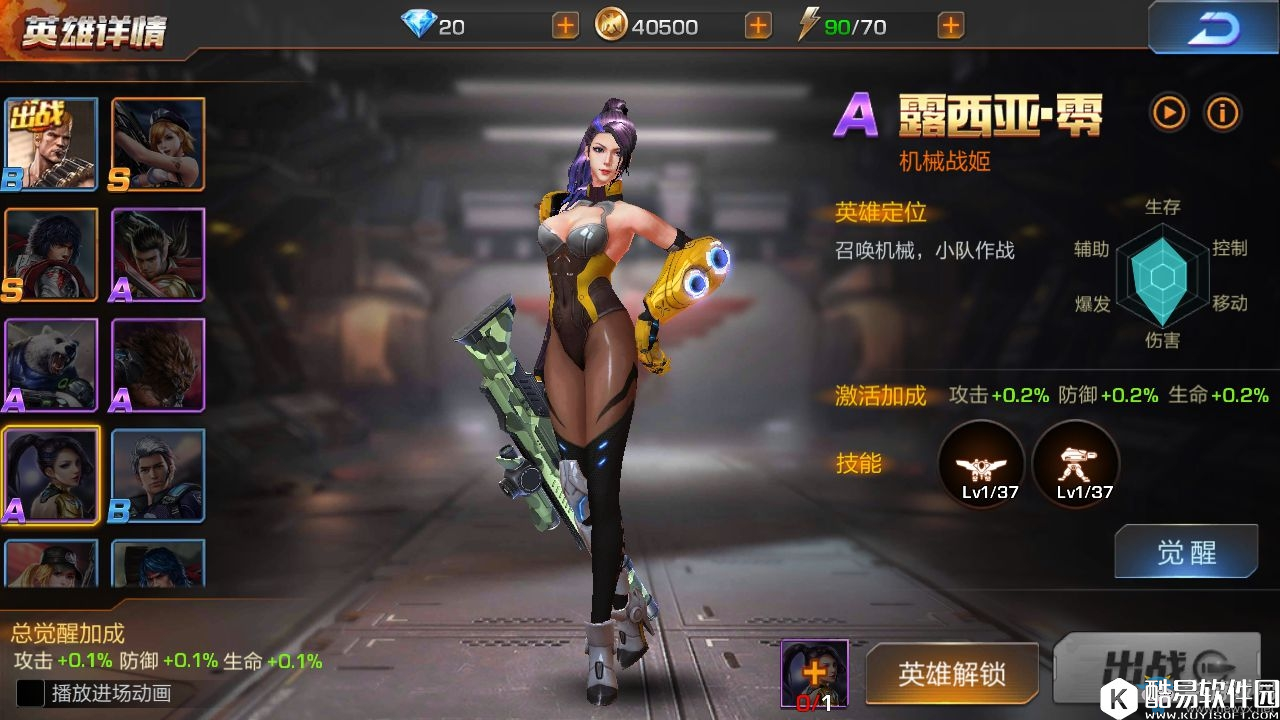Image resolution: width=1280 pixels, height=720 pixels.
Task: Click the hexagonal attribute radar chart
Action: pyautogui.click(x=1162, y=275)
